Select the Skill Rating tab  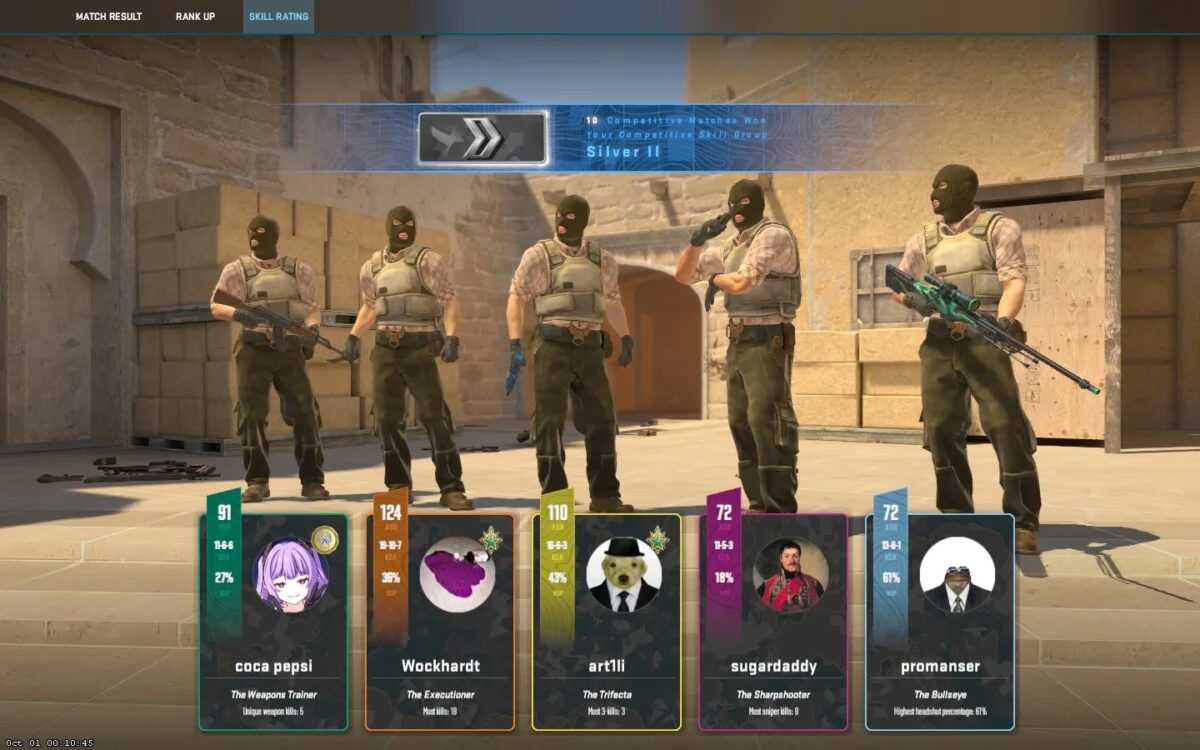click(x=278, y=17)
